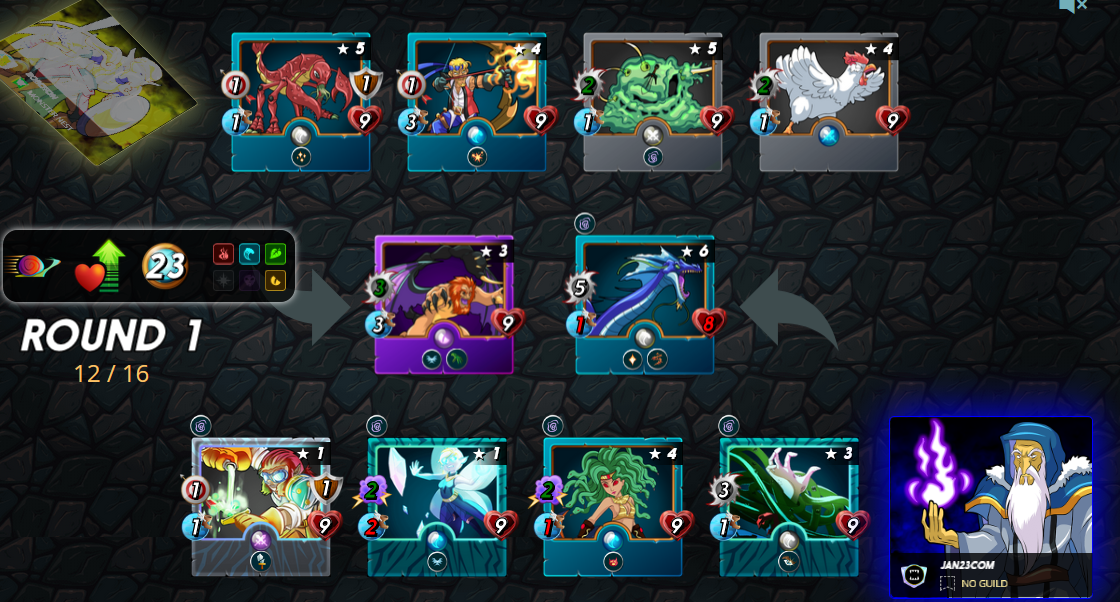This screenshot has width=1120, height=602.
Task: Pick the red-haired armored gunner card
Action: click(261, 505)
